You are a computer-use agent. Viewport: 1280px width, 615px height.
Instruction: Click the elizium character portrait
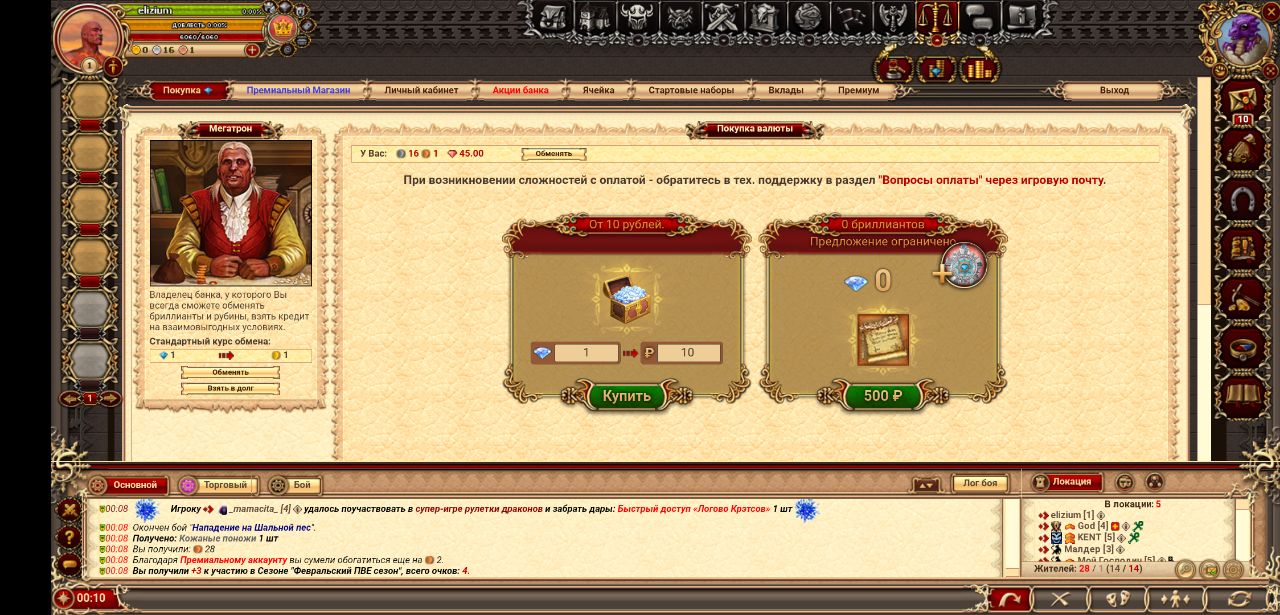click(x=88, y=36)
